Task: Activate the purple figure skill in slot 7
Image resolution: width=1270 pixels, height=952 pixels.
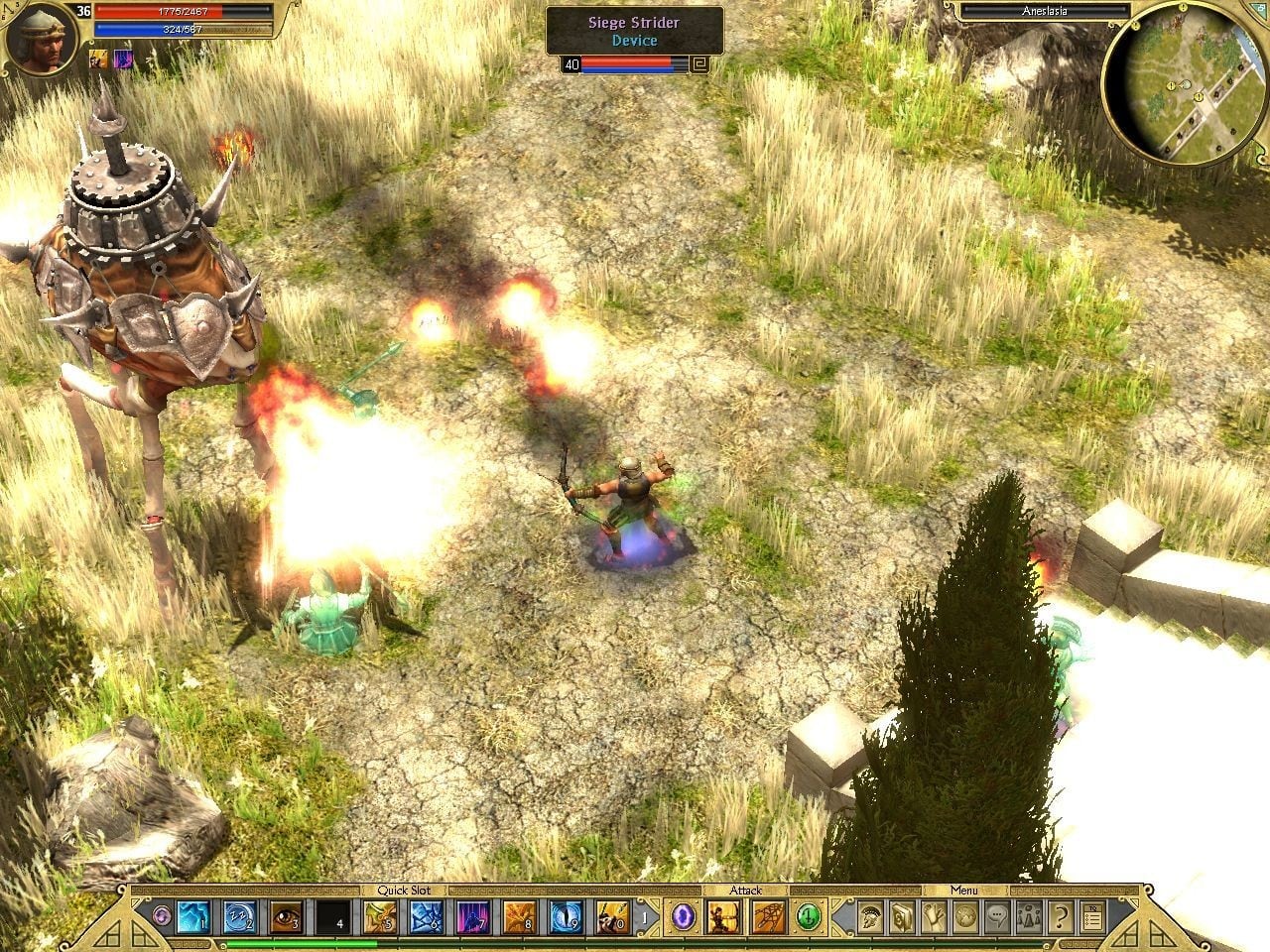Action: pyautogui.click(x=472, y=917)
